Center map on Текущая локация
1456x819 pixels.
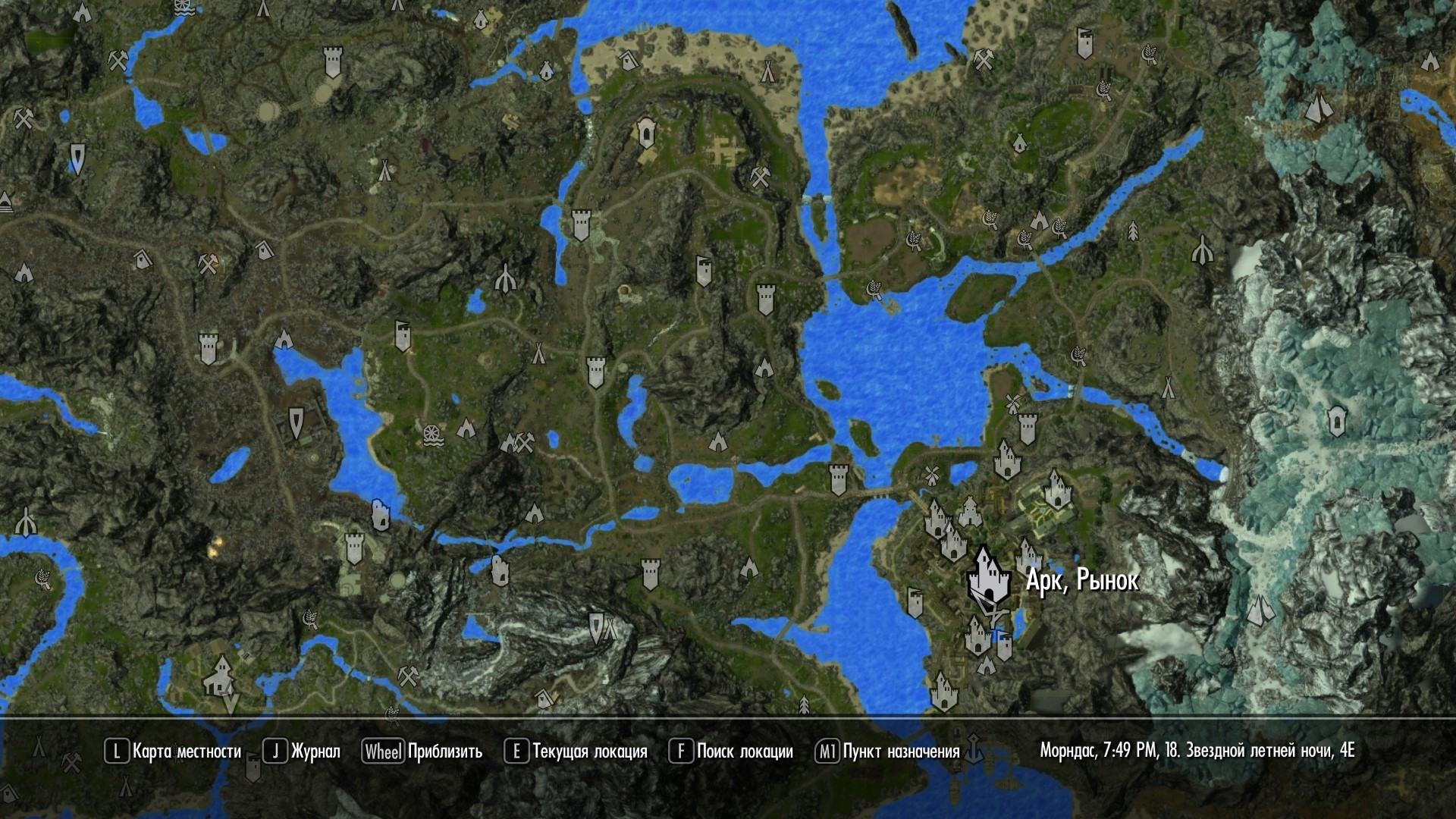(576, 752)
